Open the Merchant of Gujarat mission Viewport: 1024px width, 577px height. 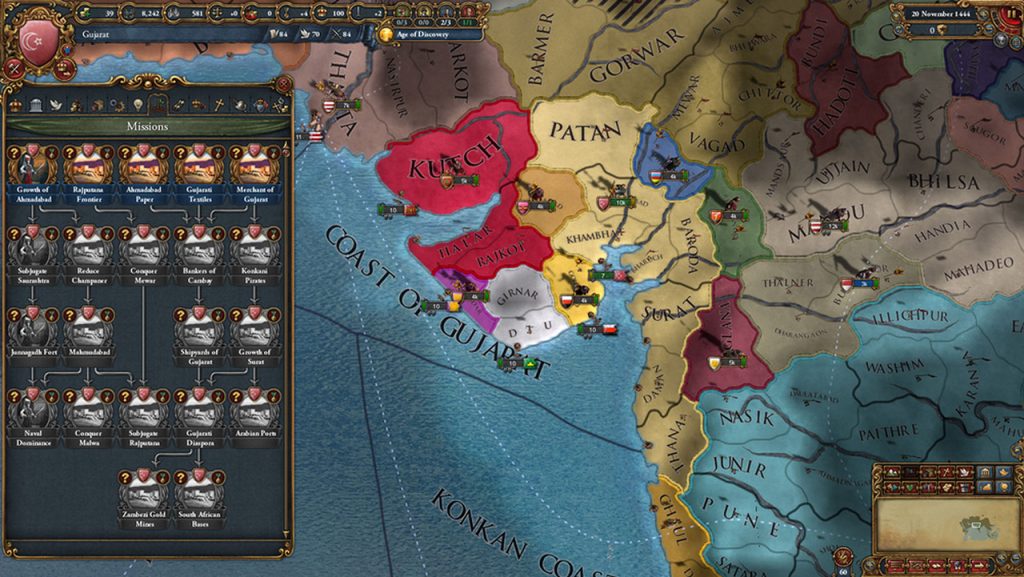(255, 165)
